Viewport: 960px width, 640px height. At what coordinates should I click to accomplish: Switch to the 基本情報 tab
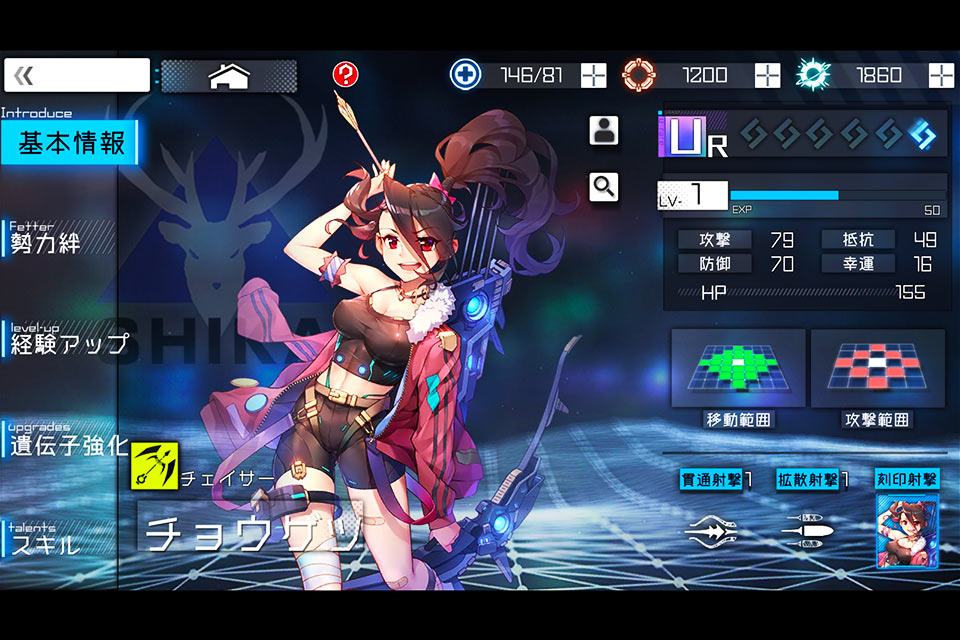[70, 143]
